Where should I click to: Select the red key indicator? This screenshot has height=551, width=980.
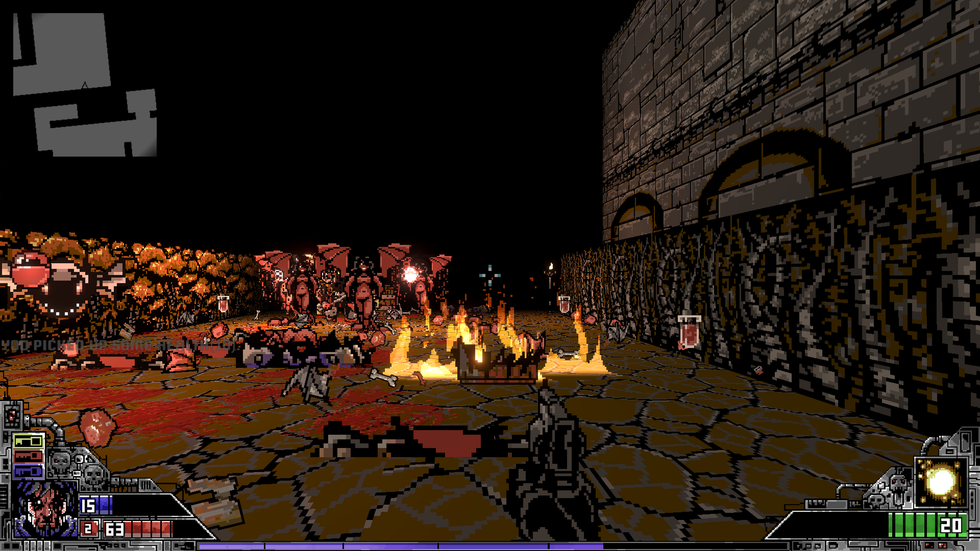[28, 456]
